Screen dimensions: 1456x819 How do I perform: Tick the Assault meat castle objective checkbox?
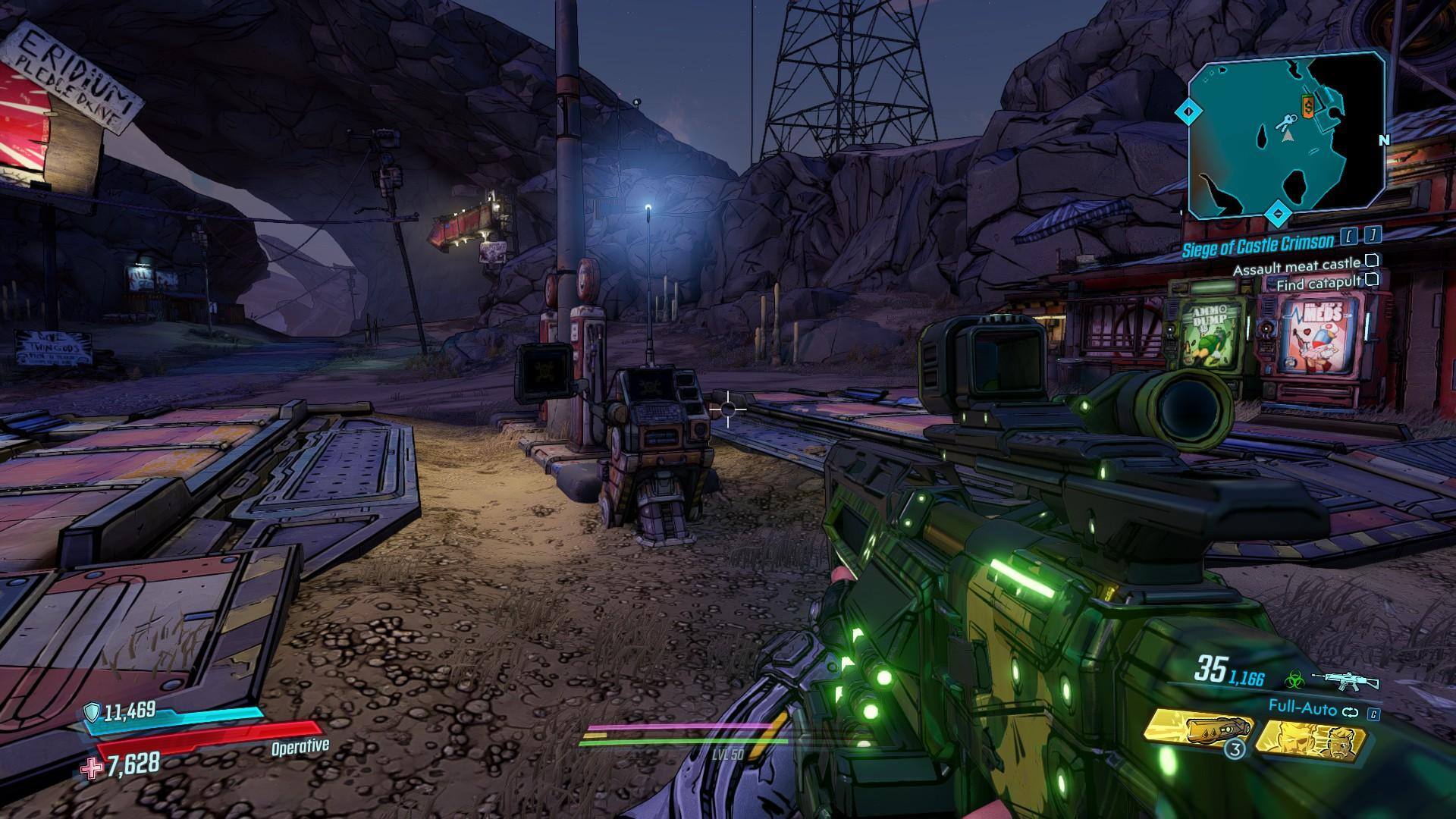coord(1371,261)
